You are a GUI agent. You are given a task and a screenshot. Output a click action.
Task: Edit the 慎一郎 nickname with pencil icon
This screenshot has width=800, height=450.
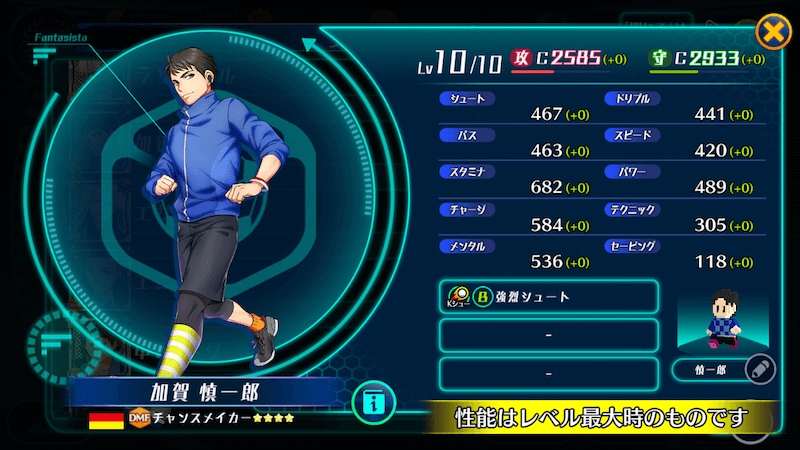(x=759, y=370)
